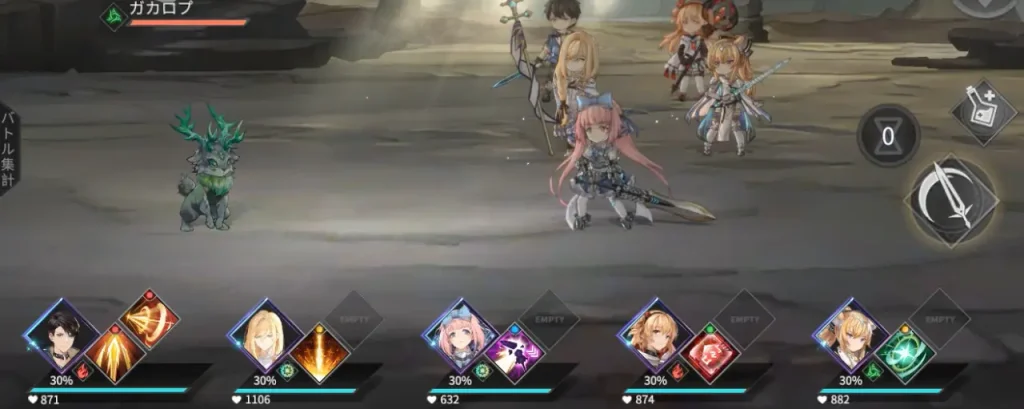Tap the hourglass turn counter button
The width and height of the screenshot is (1024, 409).
(888, 136)
